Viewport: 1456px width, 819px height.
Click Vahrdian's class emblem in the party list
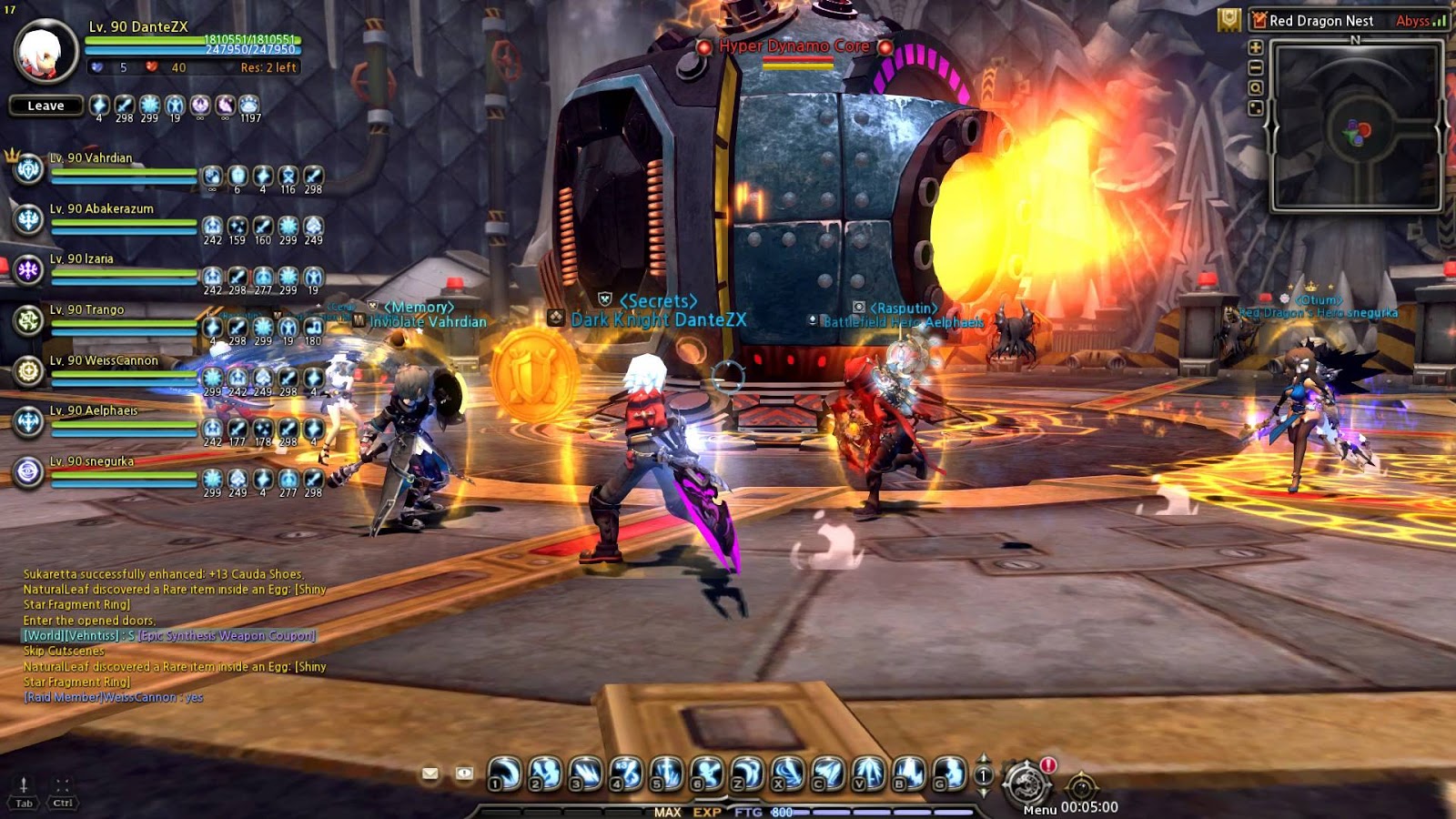tap(27, 171)
